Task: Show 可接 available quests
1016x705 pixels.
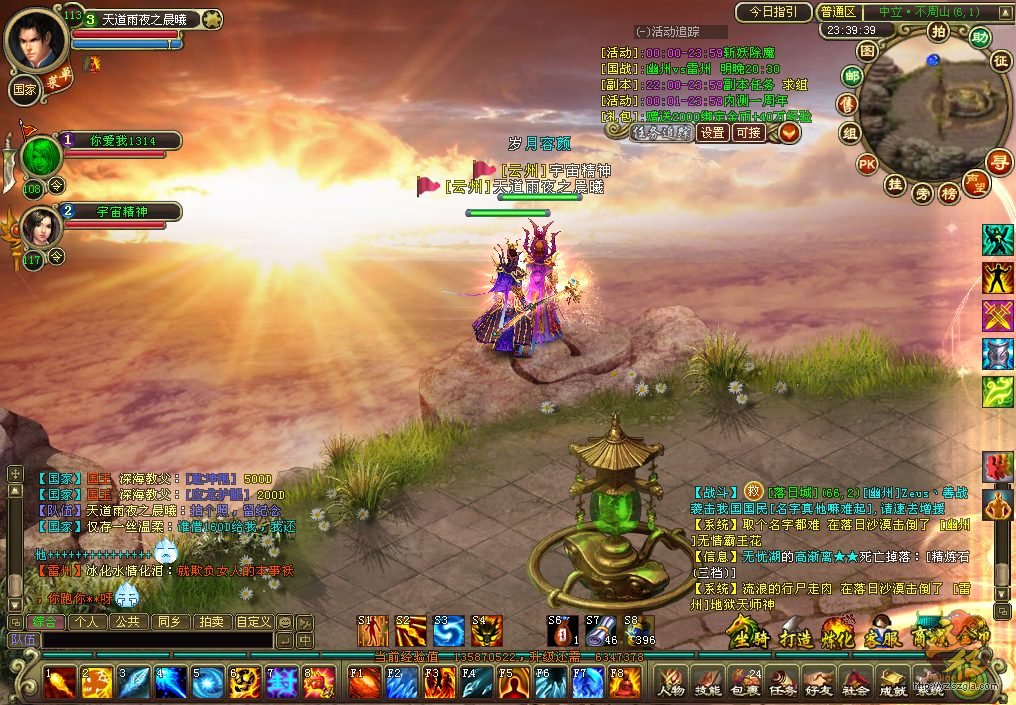Action: pyautogui.click(x=748, y=132)
